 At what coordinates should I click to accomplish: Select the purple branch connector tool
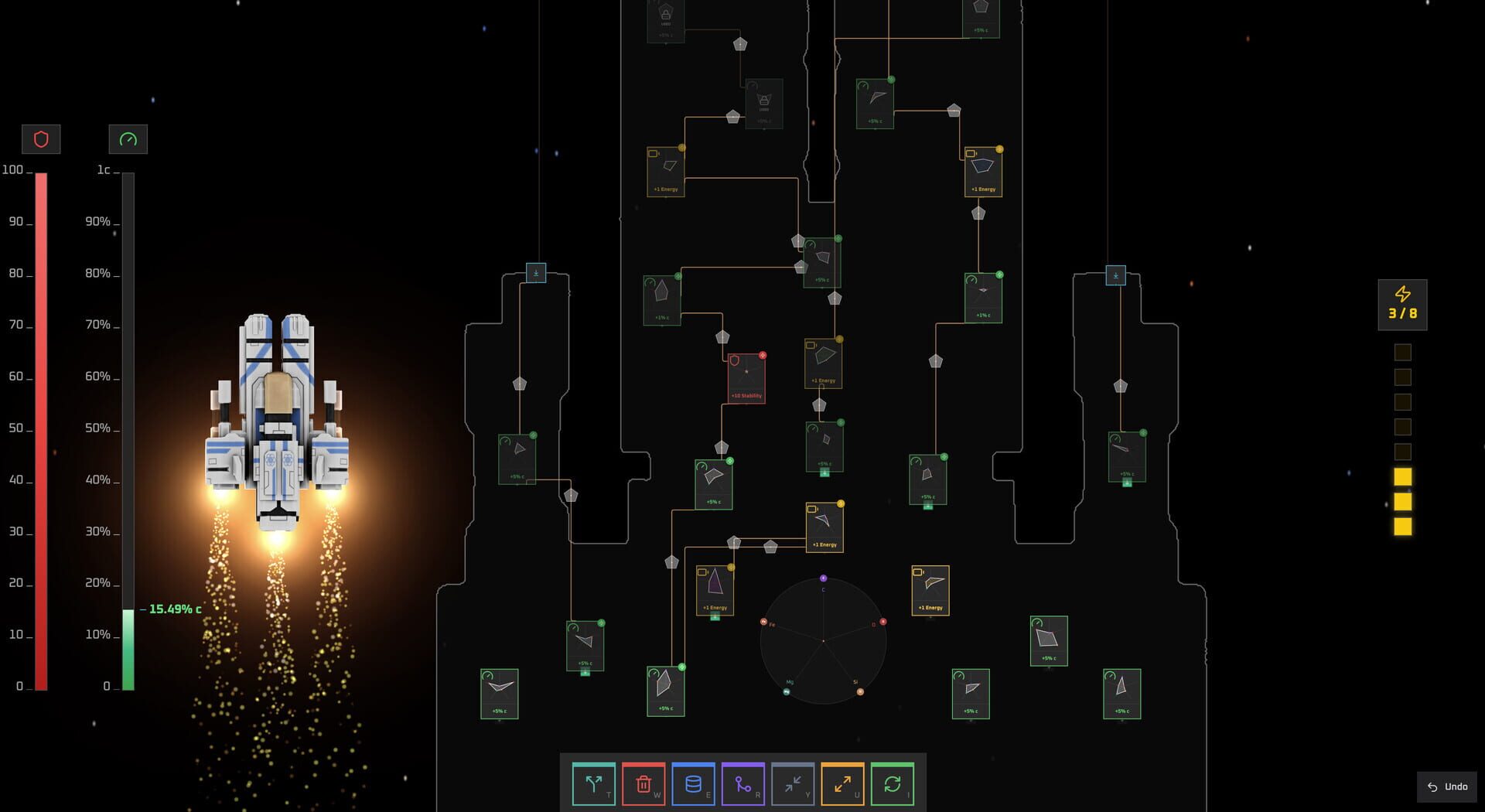[x=742, y=784]
